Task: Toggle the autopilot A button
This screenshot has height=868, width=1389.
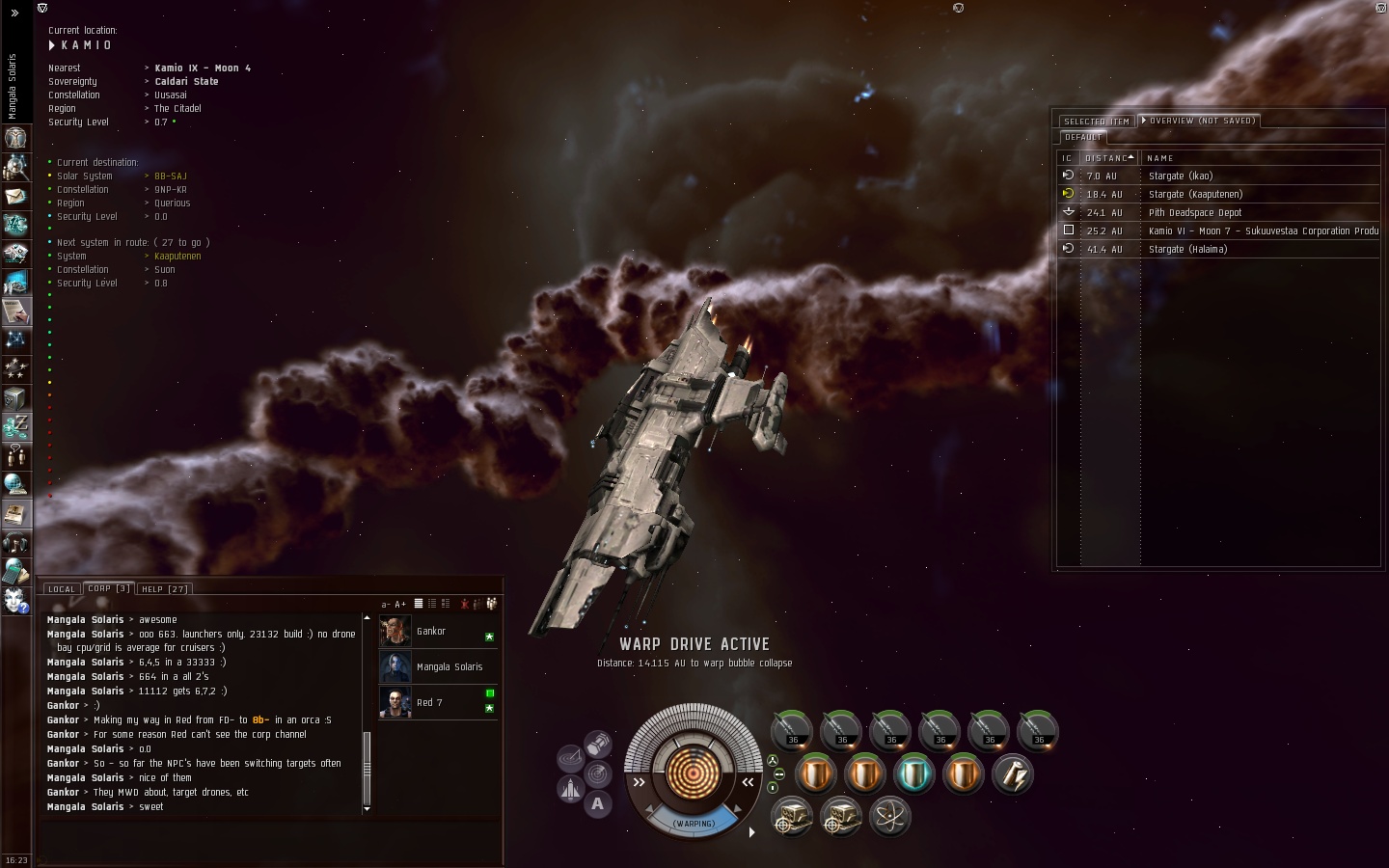Action: [598, 803]
